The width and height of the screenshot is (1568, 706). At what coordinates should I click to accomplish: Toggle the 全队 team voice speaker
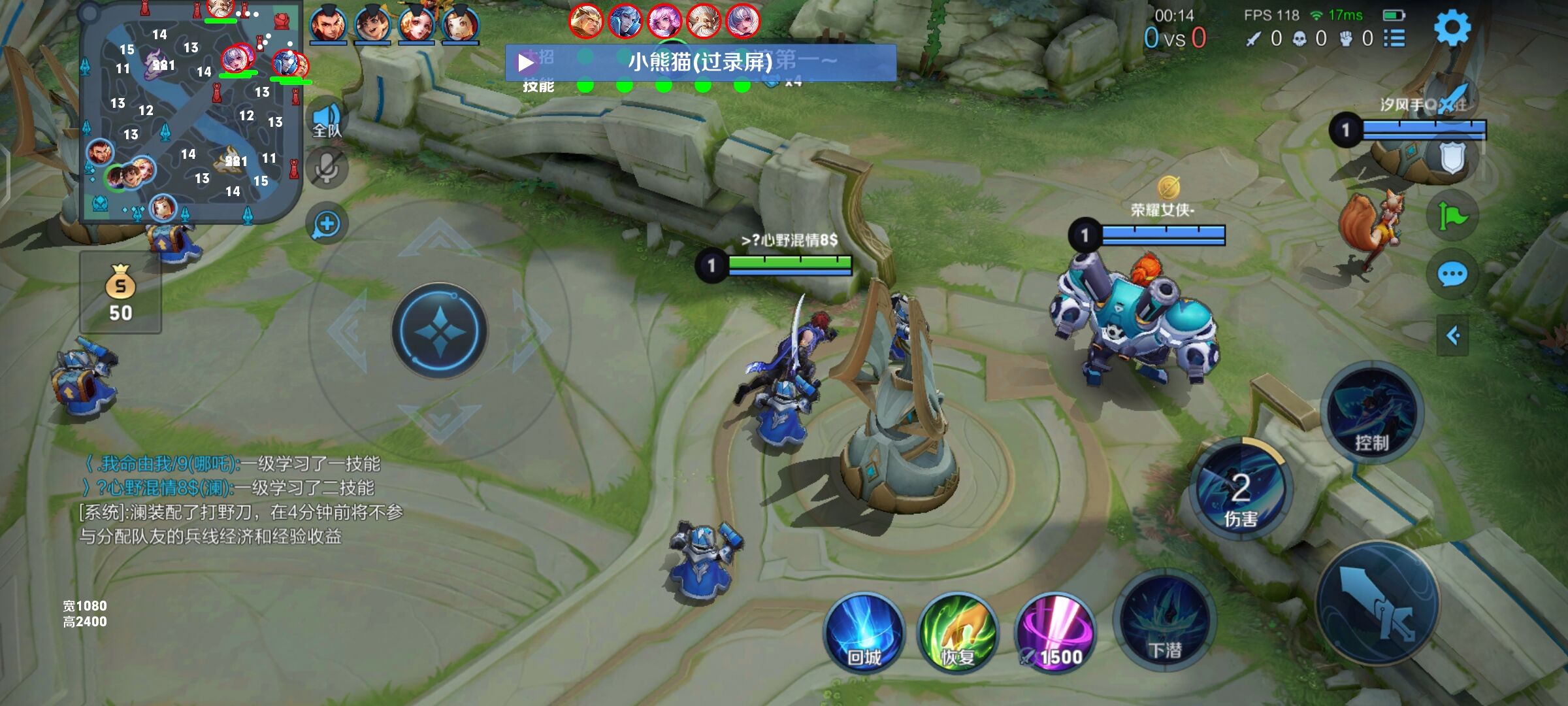[x=327, y=120]
